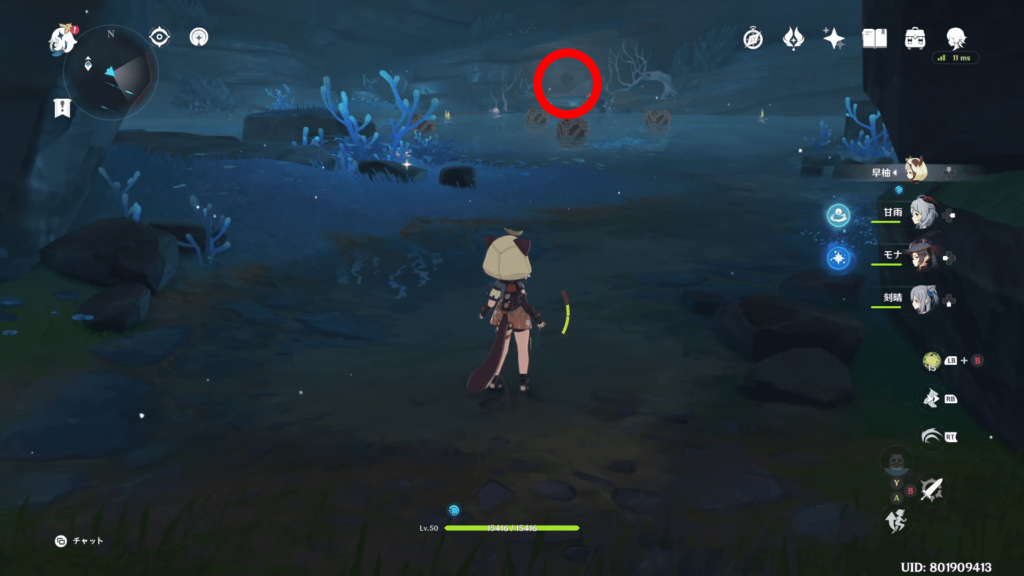The image size is (1024, 576).
Task: Switch to party member 甘雨
Action: click(920, 213)
